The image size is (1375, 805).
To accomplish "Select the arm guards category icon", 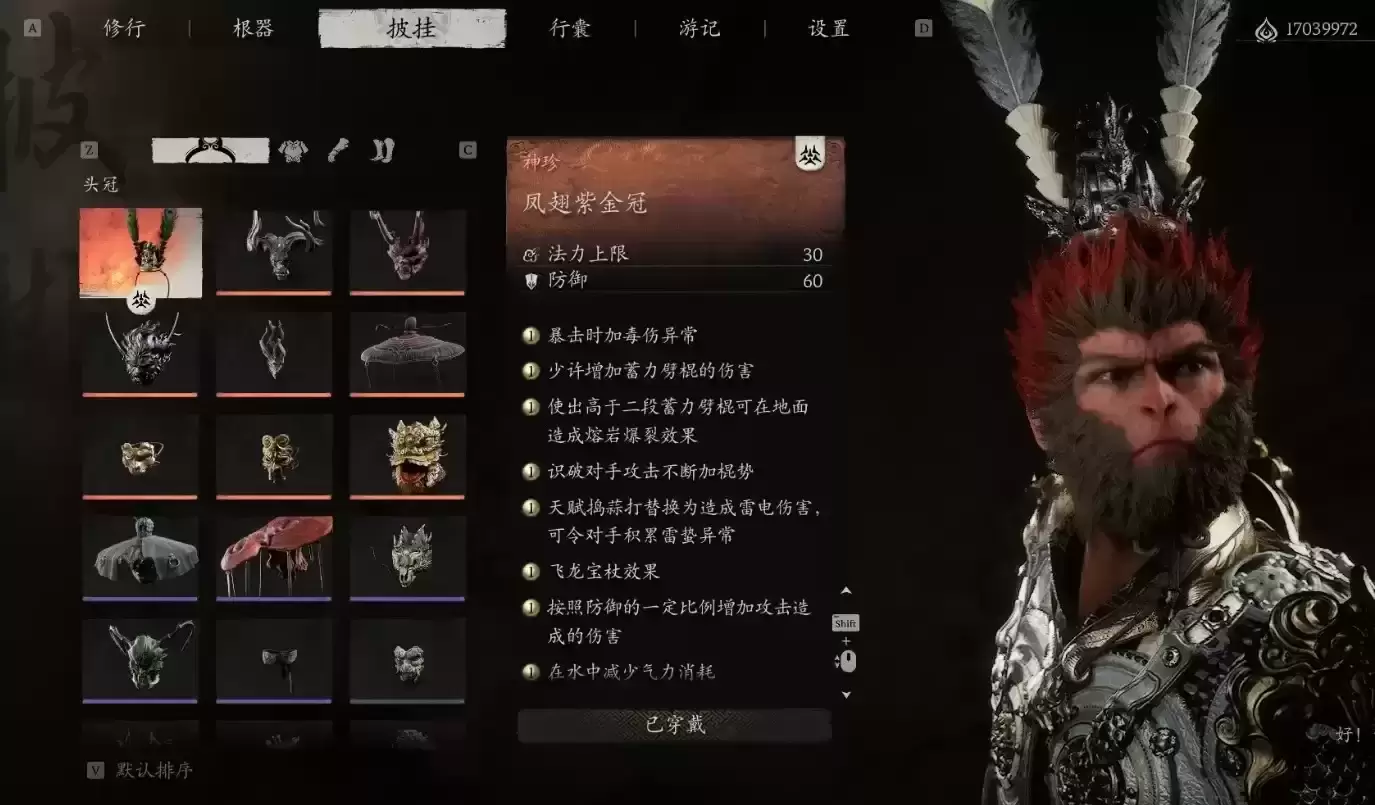I will tap(338, 150).
